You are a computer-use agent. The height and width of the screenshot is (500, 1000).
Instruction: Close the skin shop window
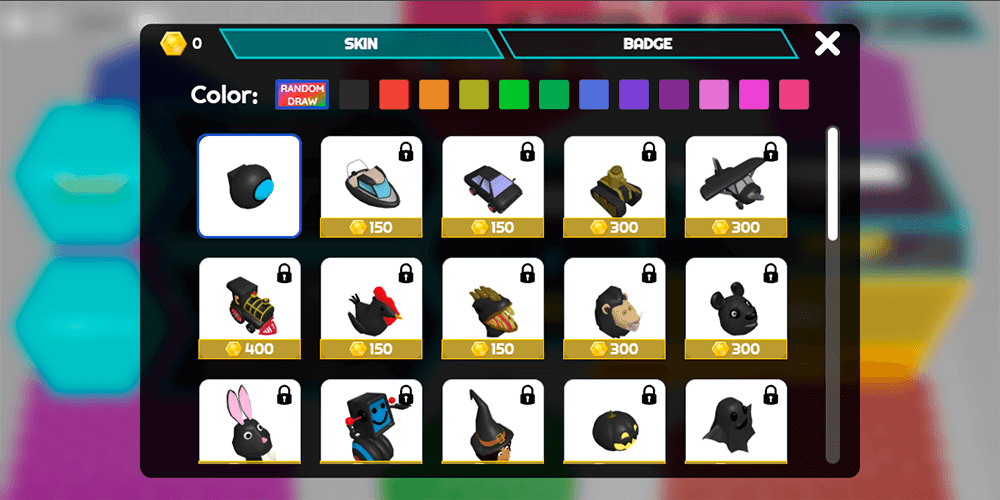(827, 44)
